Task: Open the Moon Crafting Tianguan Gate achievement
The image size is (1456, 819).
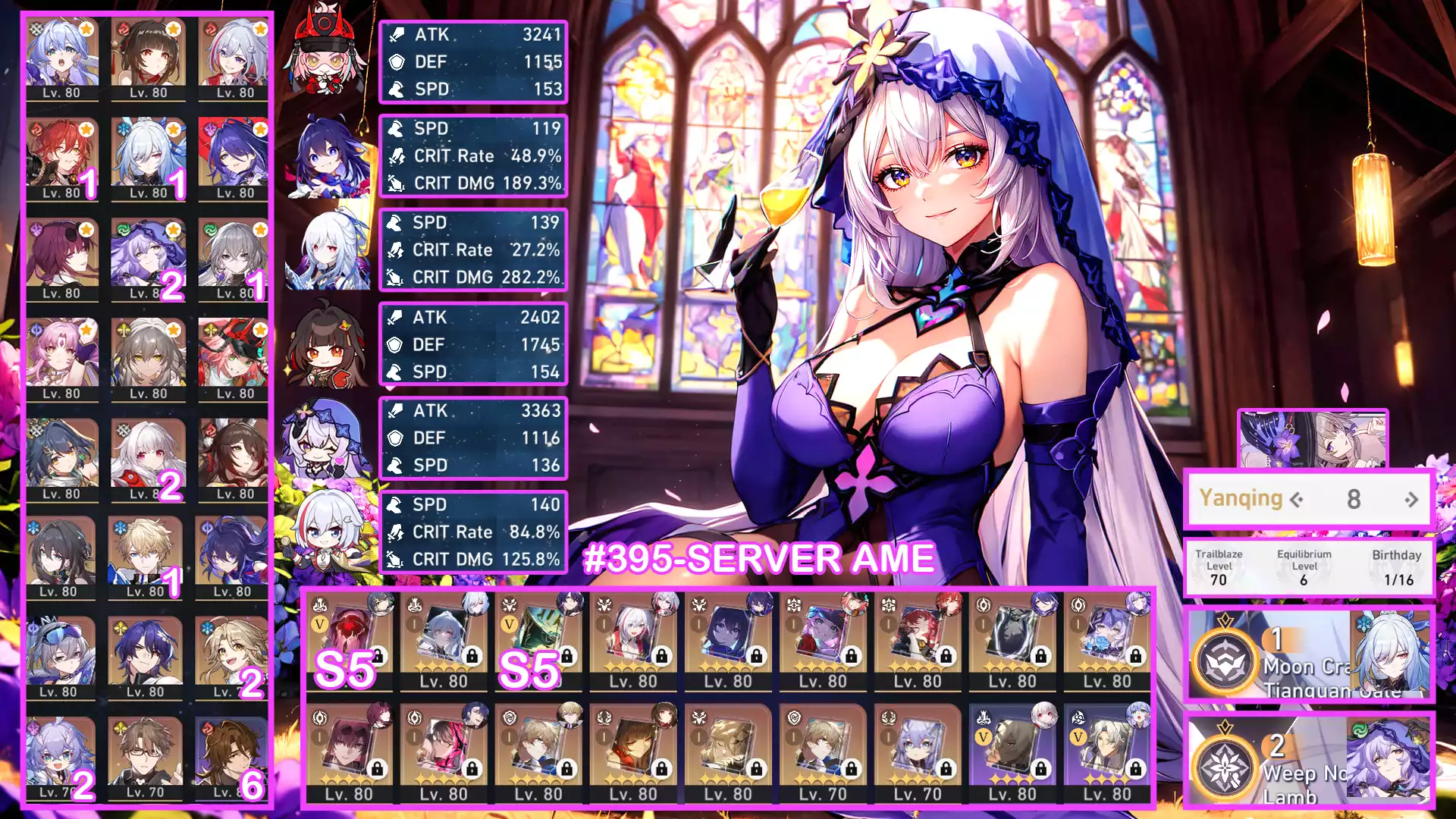Action: [1309, 656]
